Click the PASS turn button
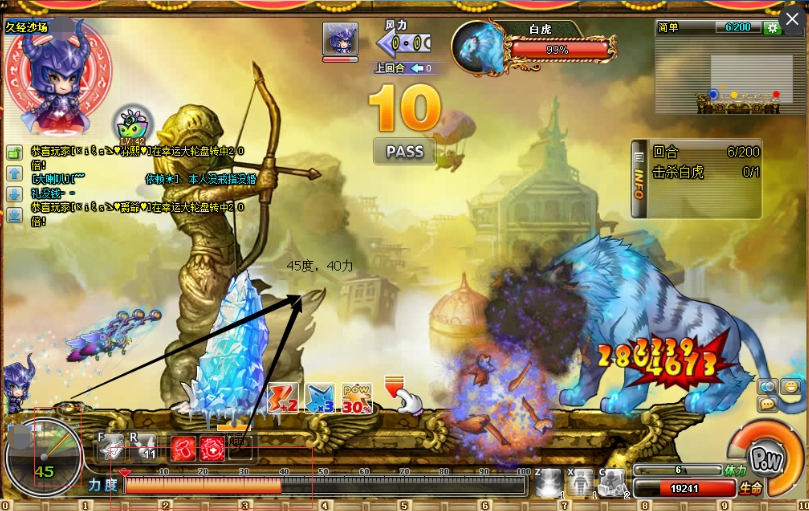This screenshot has width=809, height=511. pos(404,152)
